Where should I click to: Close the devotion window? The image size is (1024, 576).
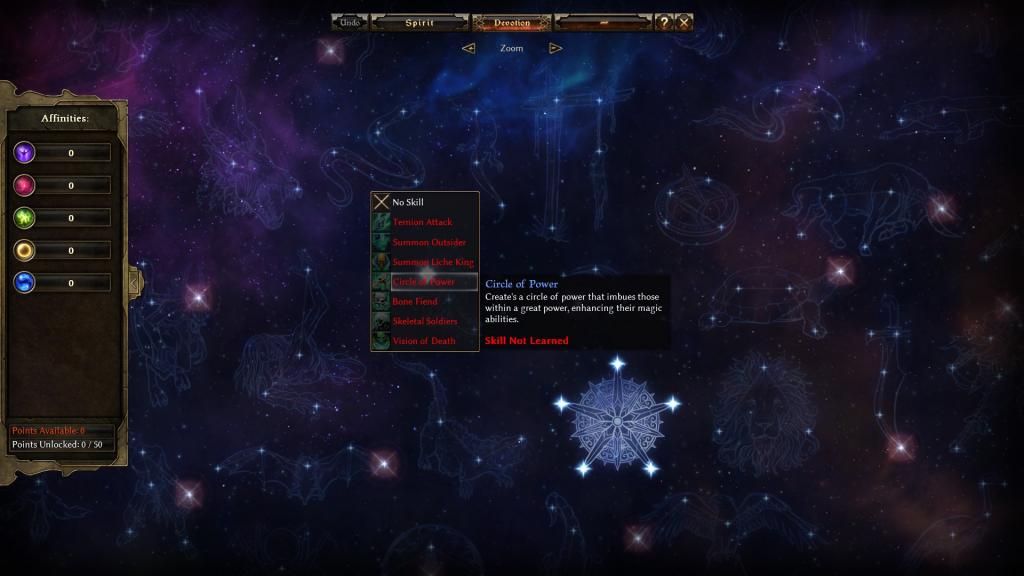[684, 22]
